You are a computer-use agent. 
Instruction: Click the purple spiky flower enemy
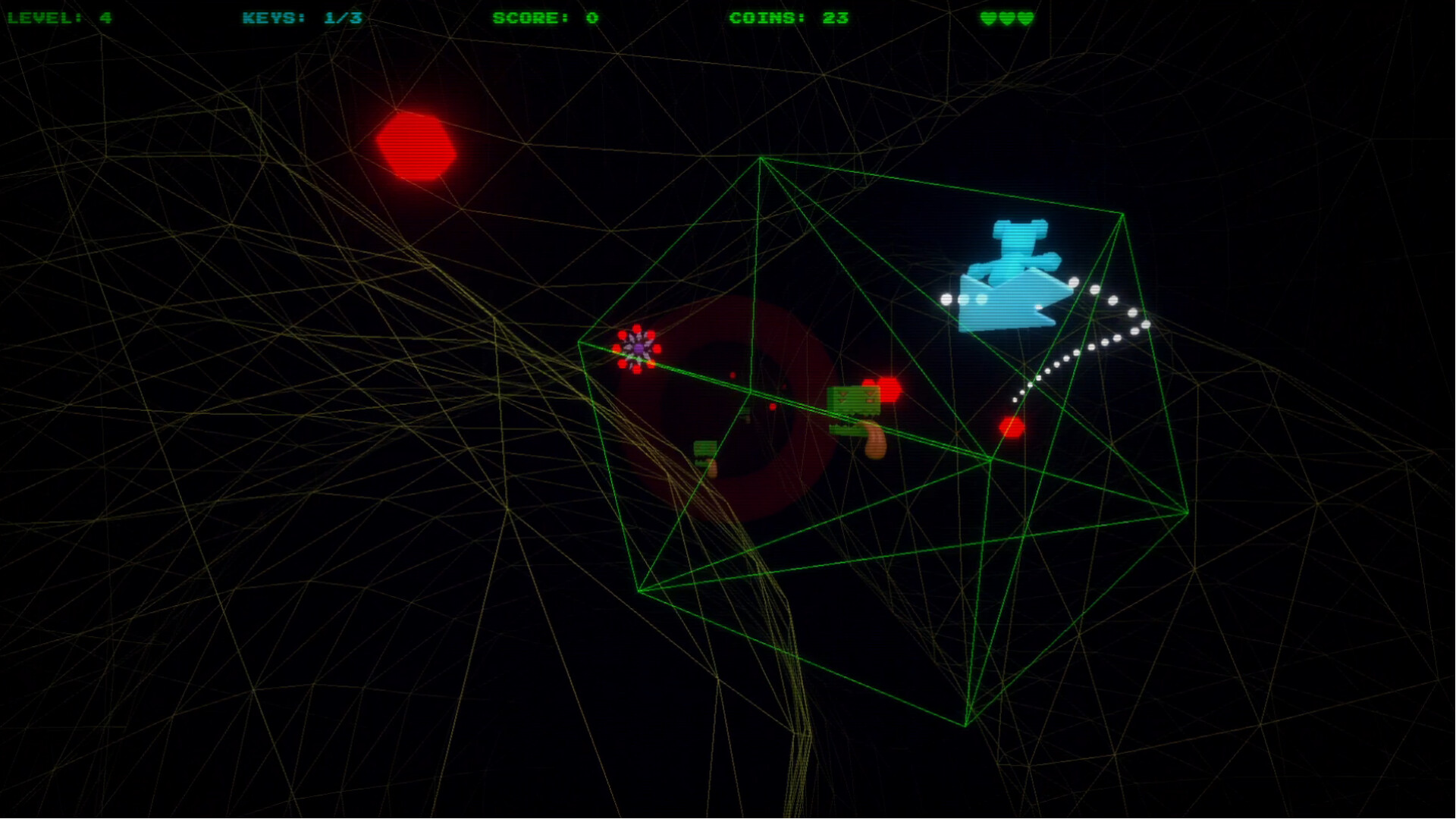tap(637, 349)
